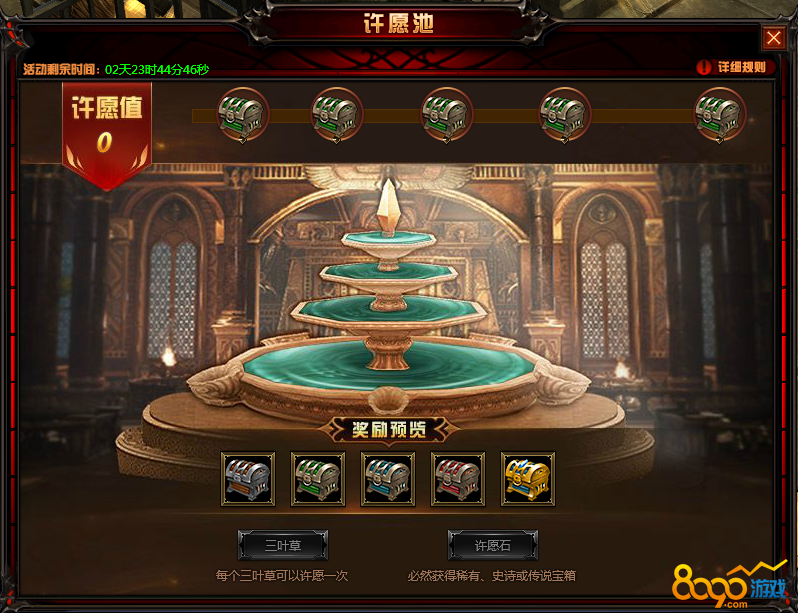Screen dimensions: 798x613
Task: Preview the golden treasure chest reward
Action: (x=528, y=479)
